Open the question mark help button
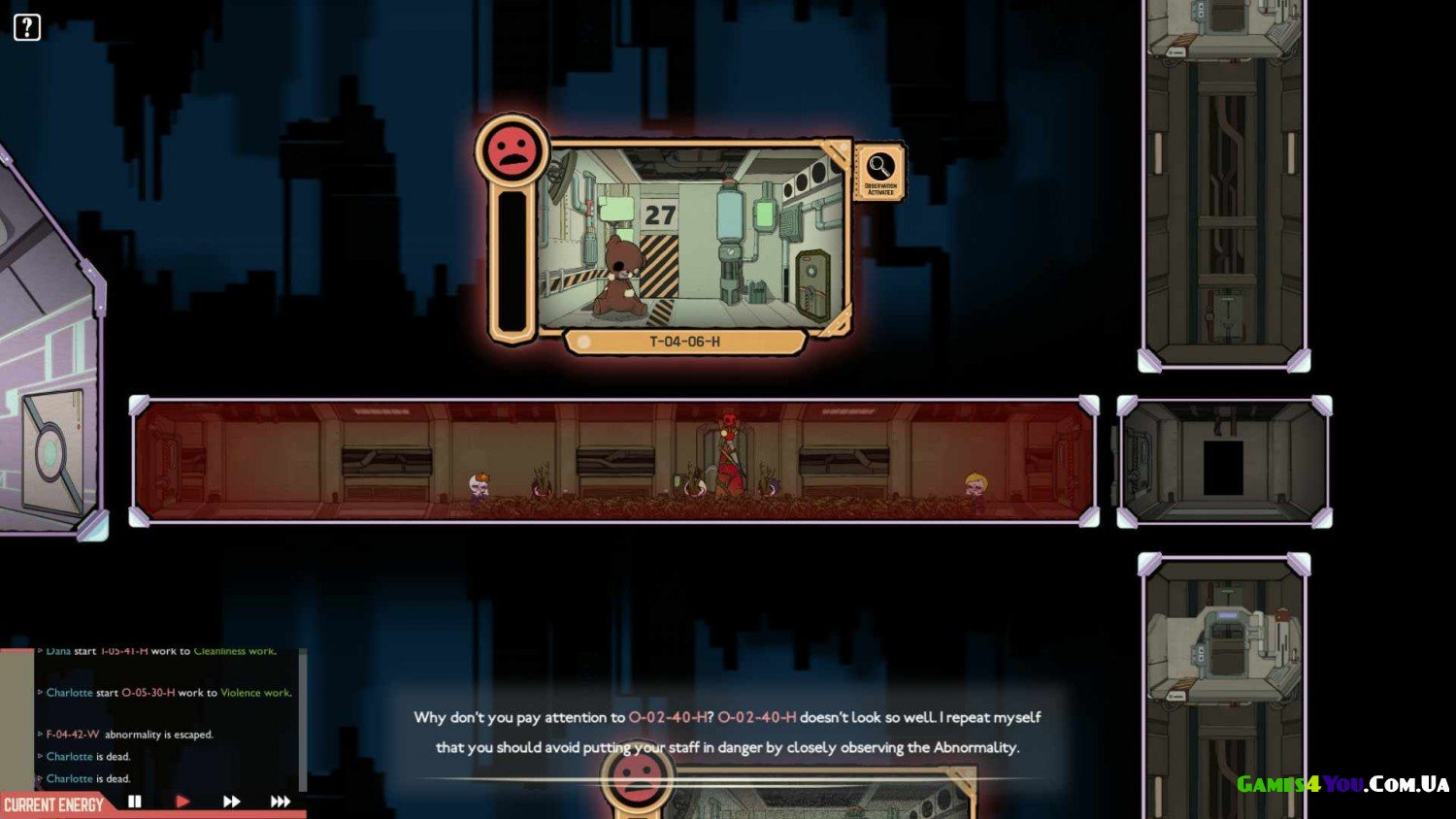This screenshot has width=1456, height=819. coord(27,27)
